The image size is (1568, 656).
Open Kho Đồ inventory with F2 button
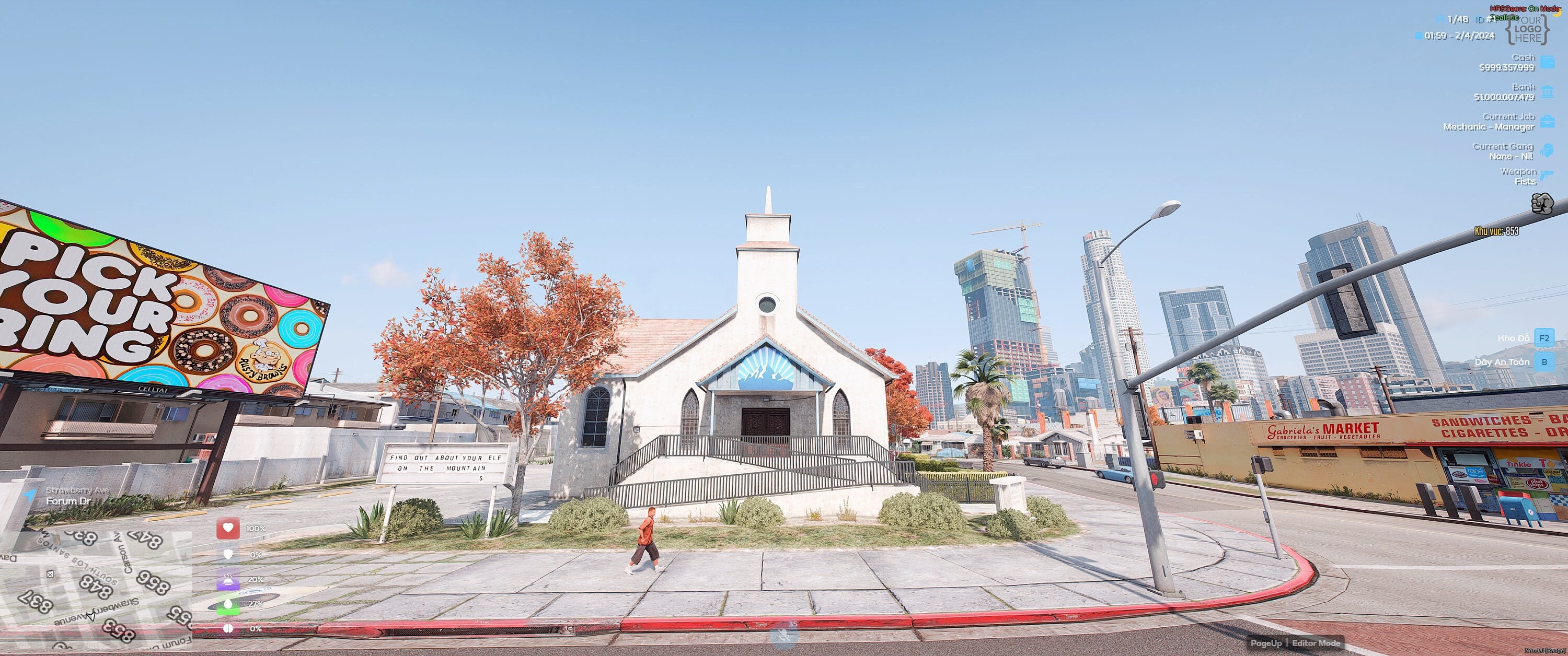coord(1544,338)
